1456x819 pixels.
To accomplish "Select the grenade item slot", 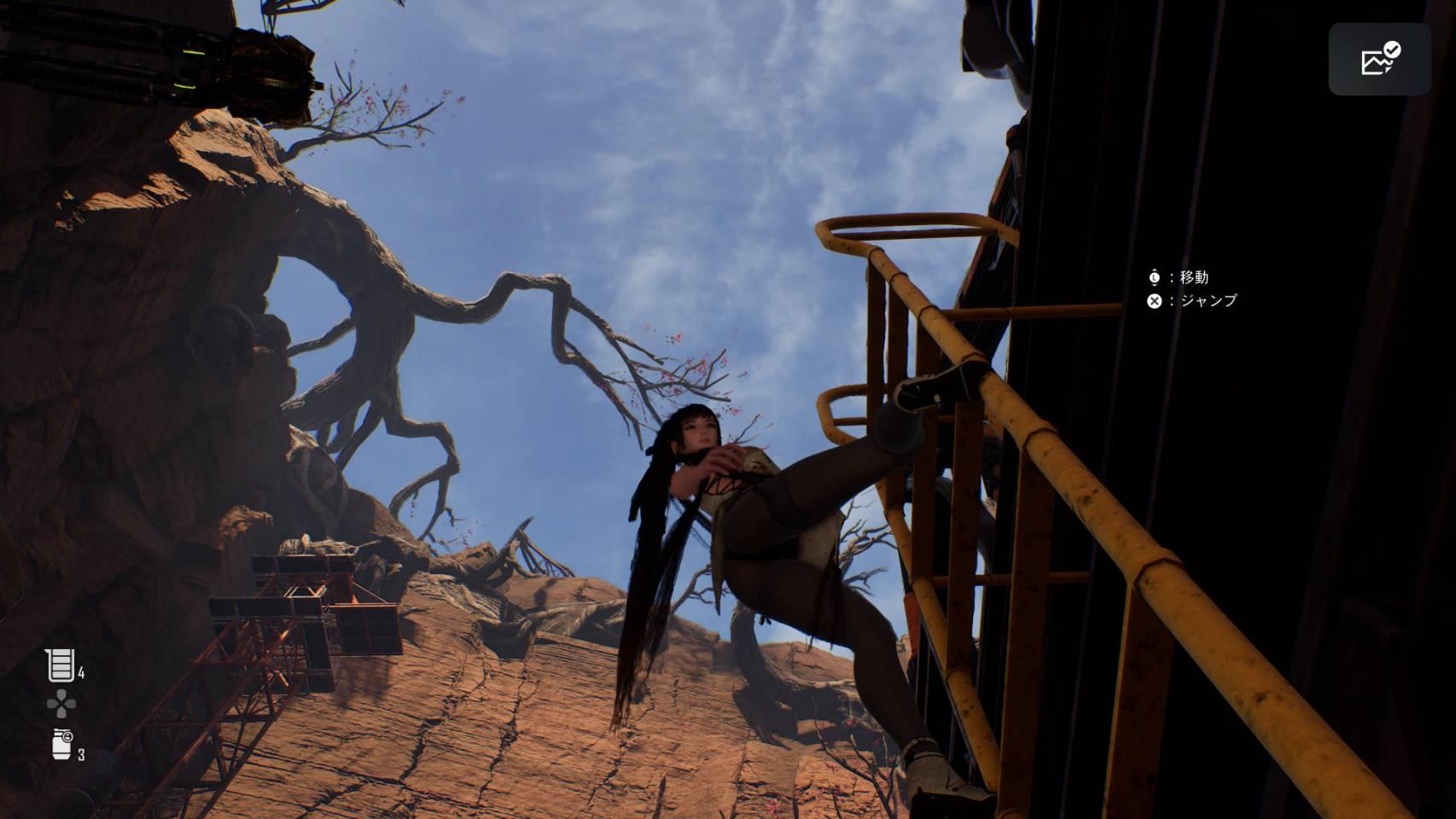I will (62, 744).
